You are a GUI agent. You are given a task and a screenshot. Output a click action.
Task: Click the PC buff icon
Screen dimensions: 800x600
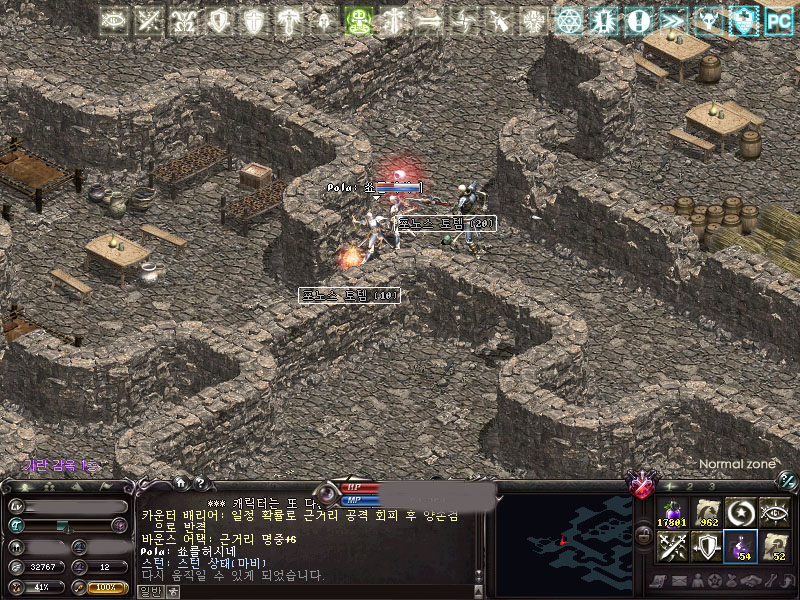777,20
